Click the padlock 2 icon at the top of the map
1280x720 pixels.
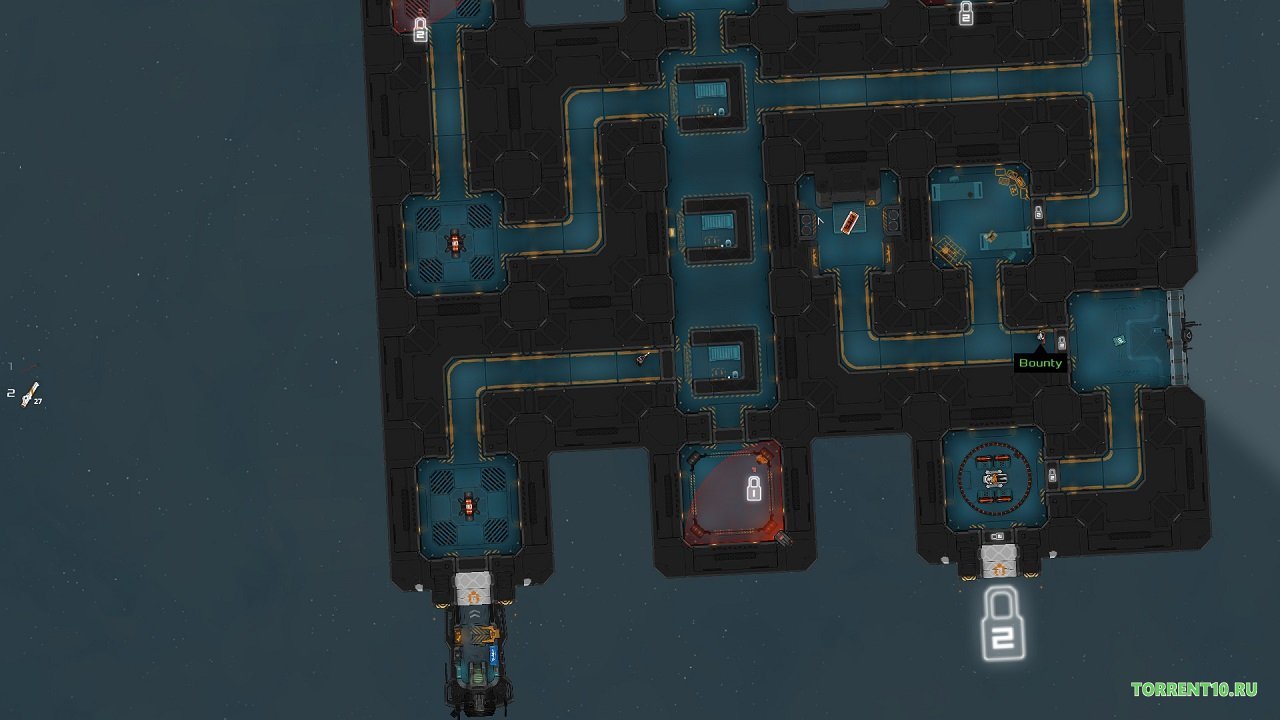(966, 14)
